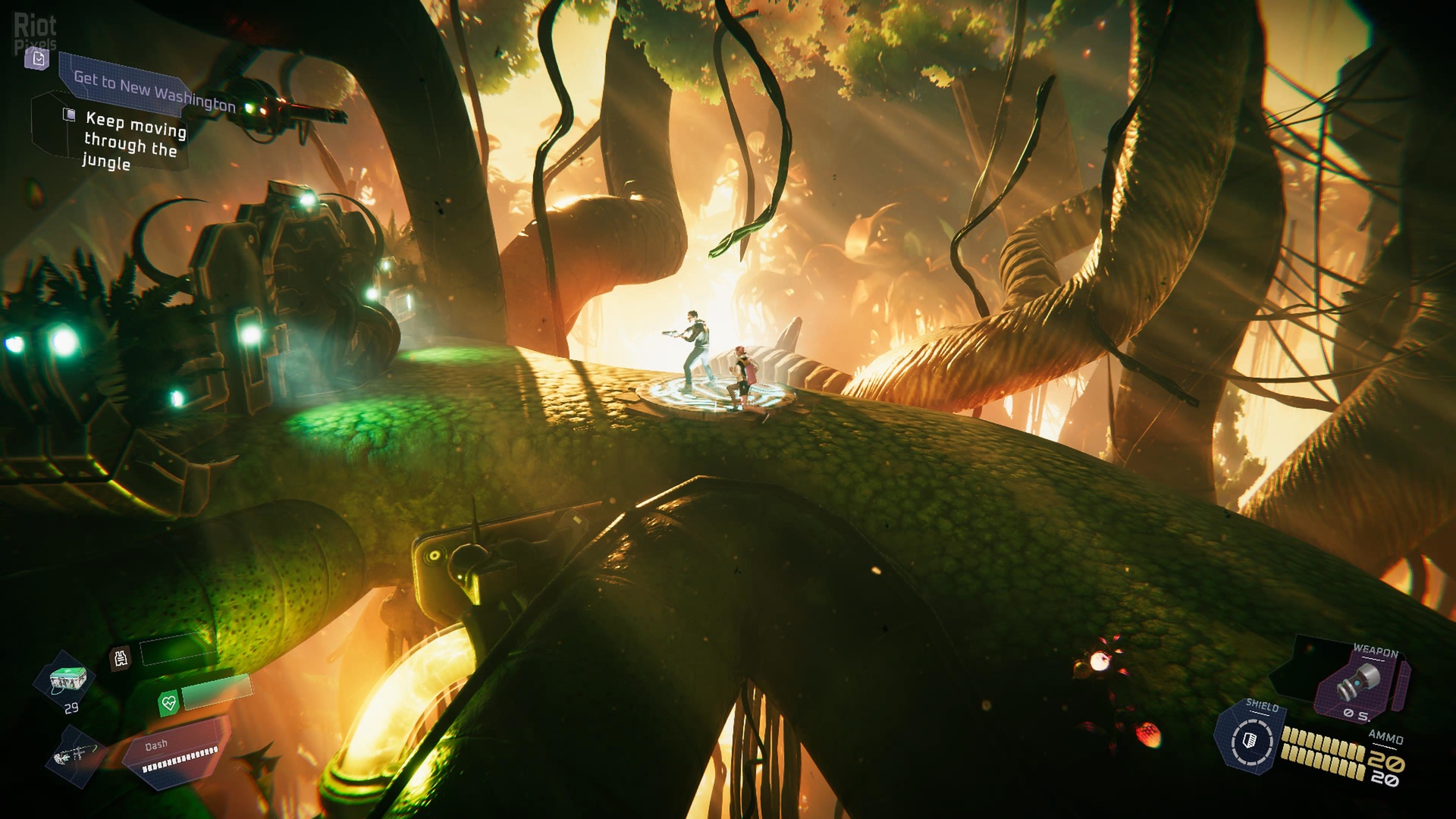Use the medkit item slot
This screenshot has height=819, width=1456.
[x=67, y=679]
